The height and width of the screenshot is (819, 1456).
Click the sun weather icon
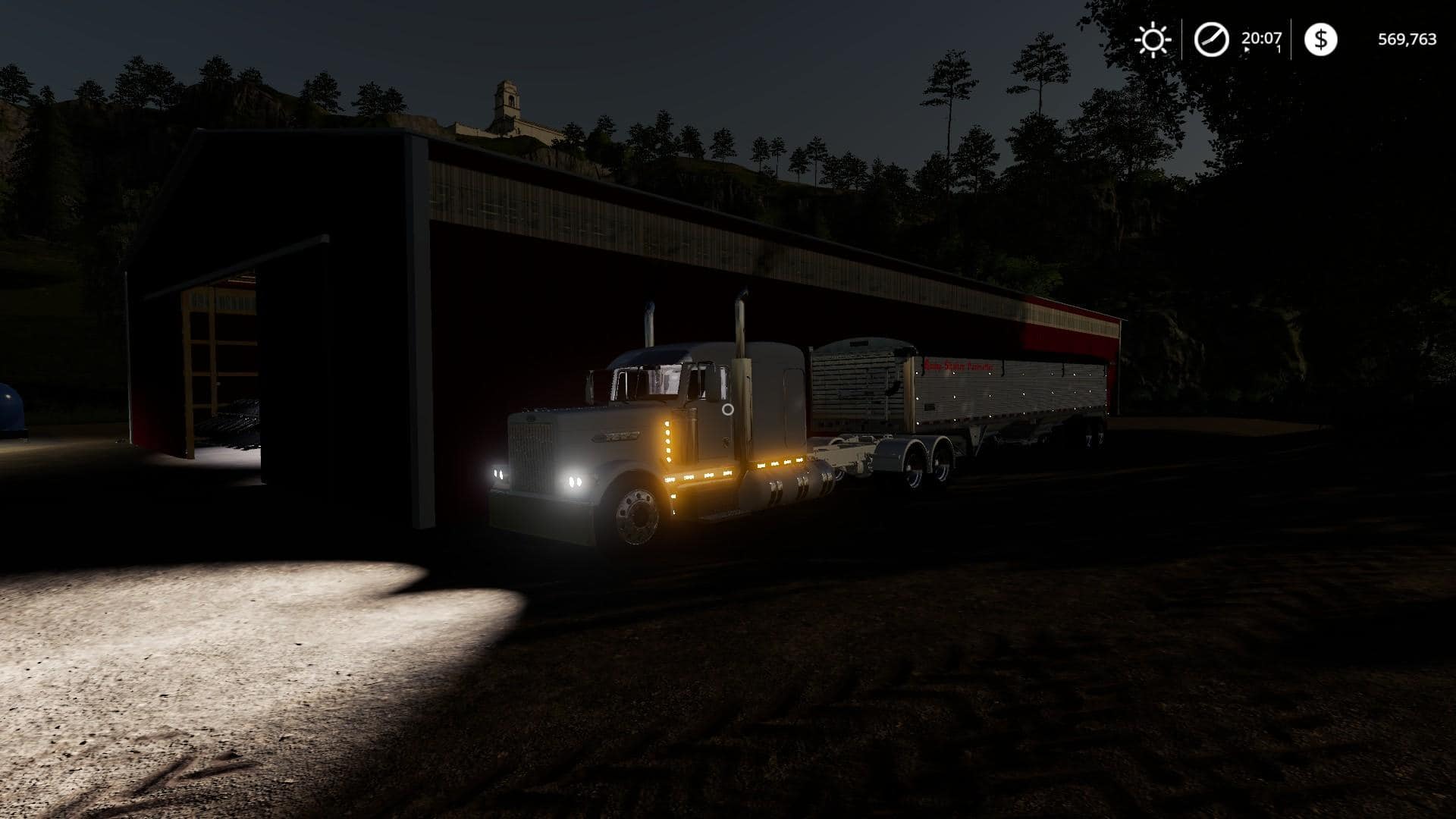click(x=1152, y=39)
